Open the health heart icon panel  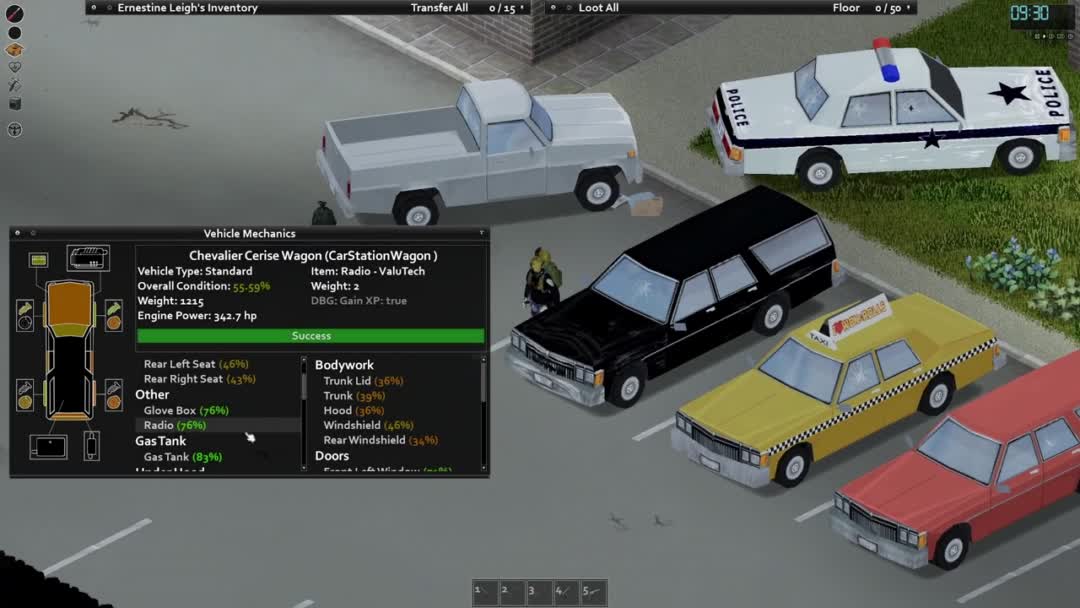click(x=15, y=68)
